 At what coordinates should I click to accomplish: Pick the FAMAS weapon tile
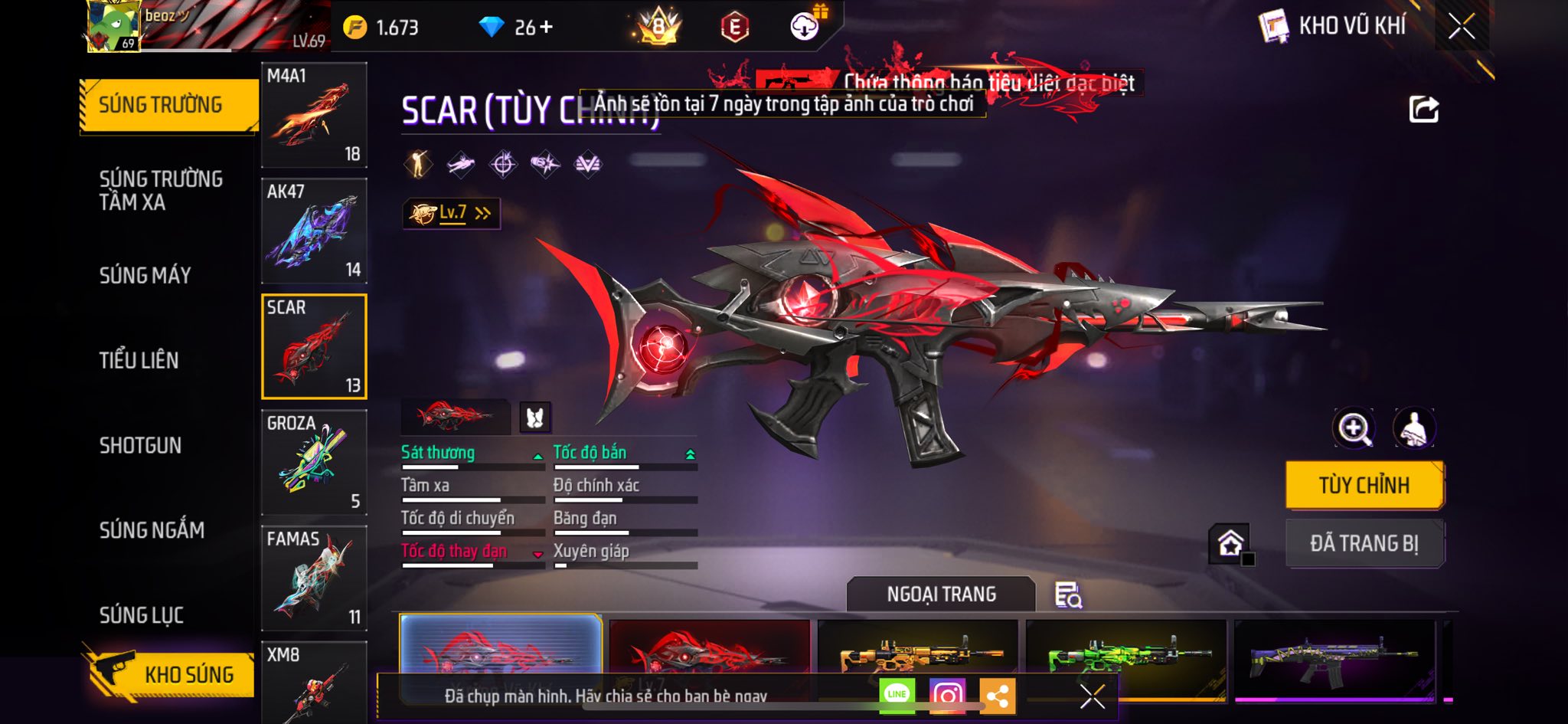click(x=314, y=578)
